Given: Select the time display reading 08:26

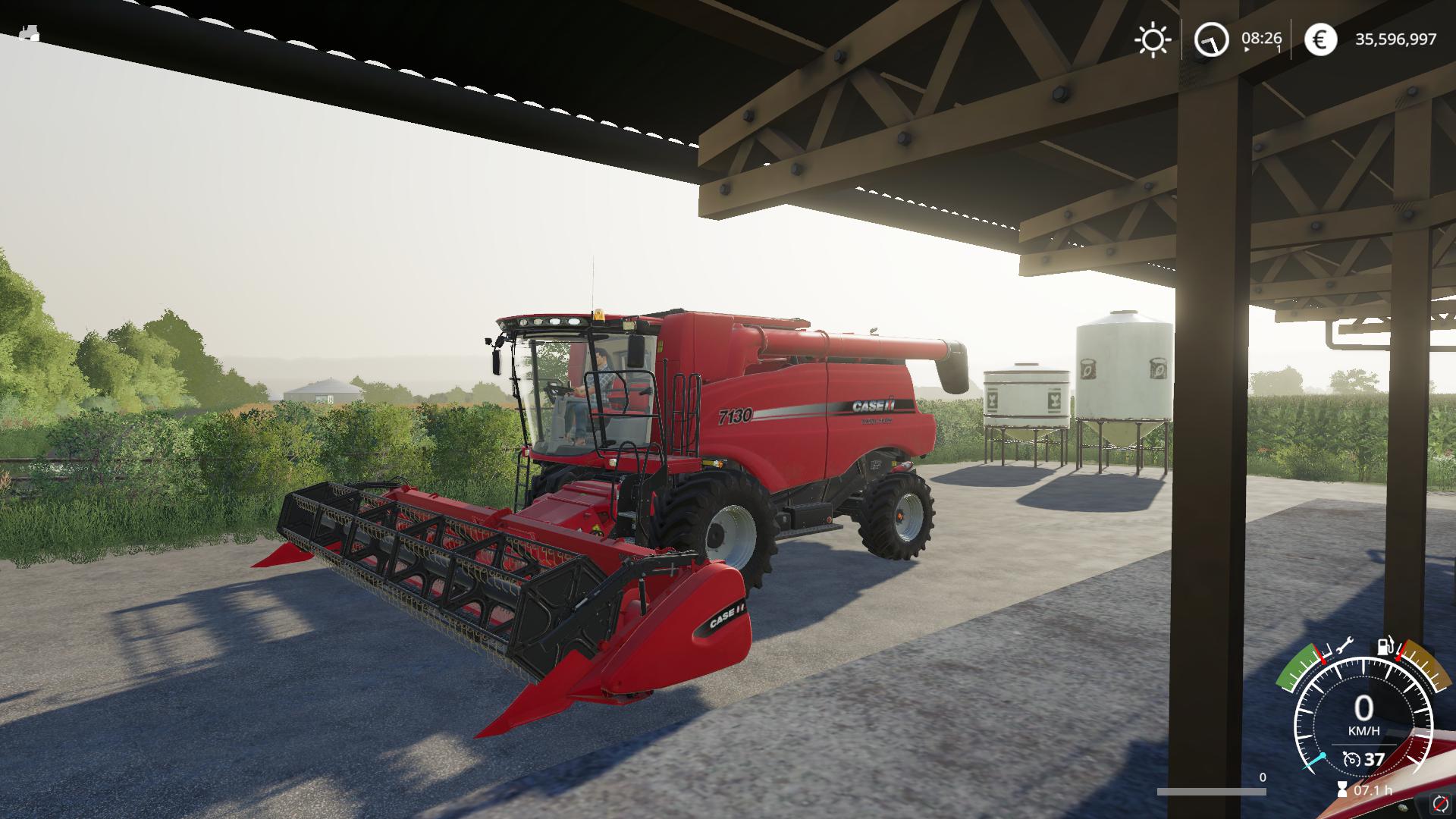Looking at the screenshot, I should coord(1261,39).
